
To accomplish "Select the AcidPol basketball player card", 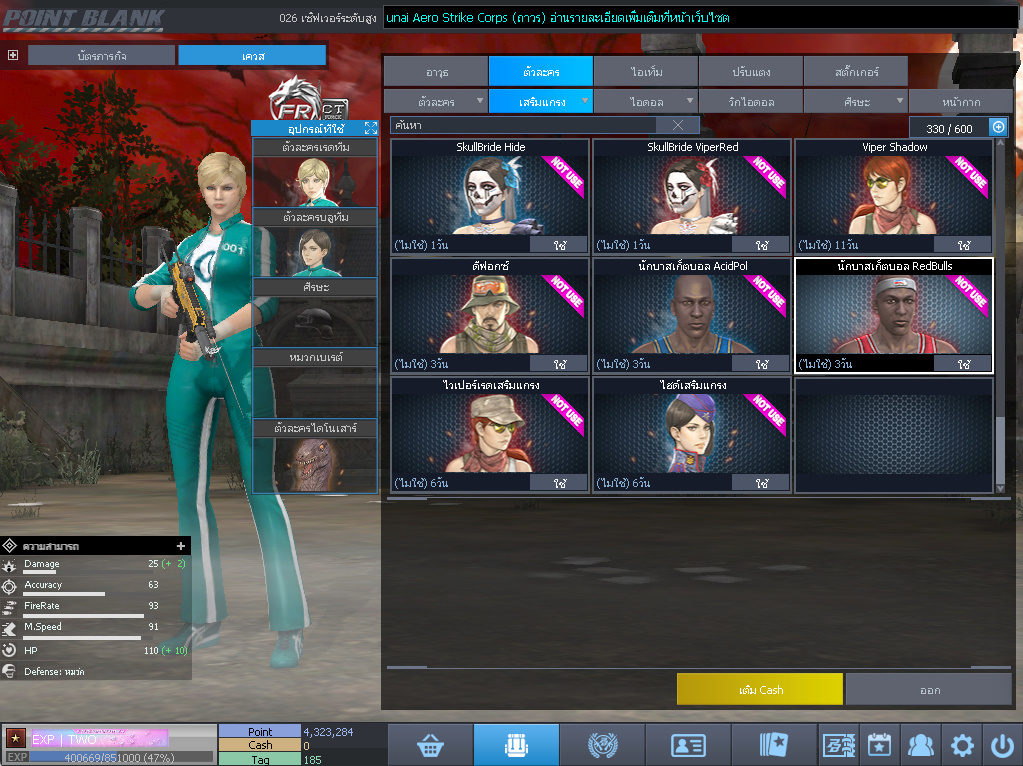I will (x=692, y=316).
